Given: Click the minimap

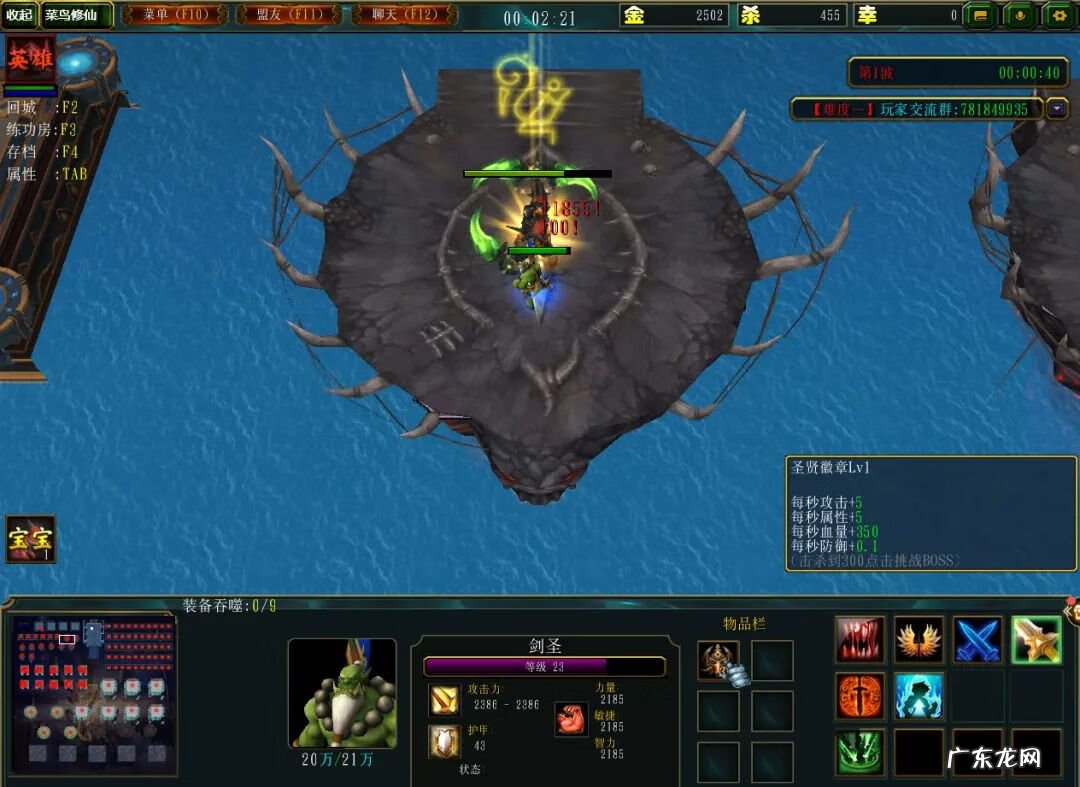Looking at the screenshot, I should pos(95,695).
